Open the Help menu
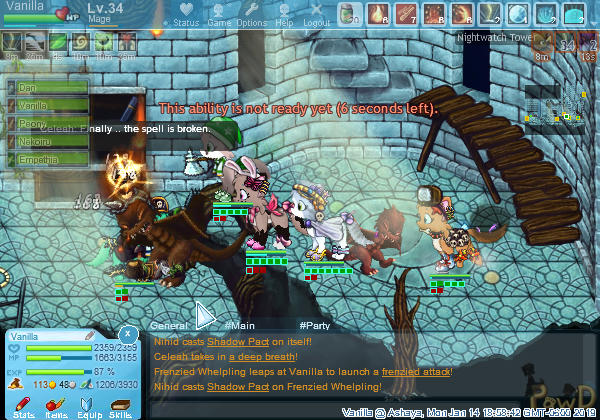The image size is (600, 420). (284, 15)
